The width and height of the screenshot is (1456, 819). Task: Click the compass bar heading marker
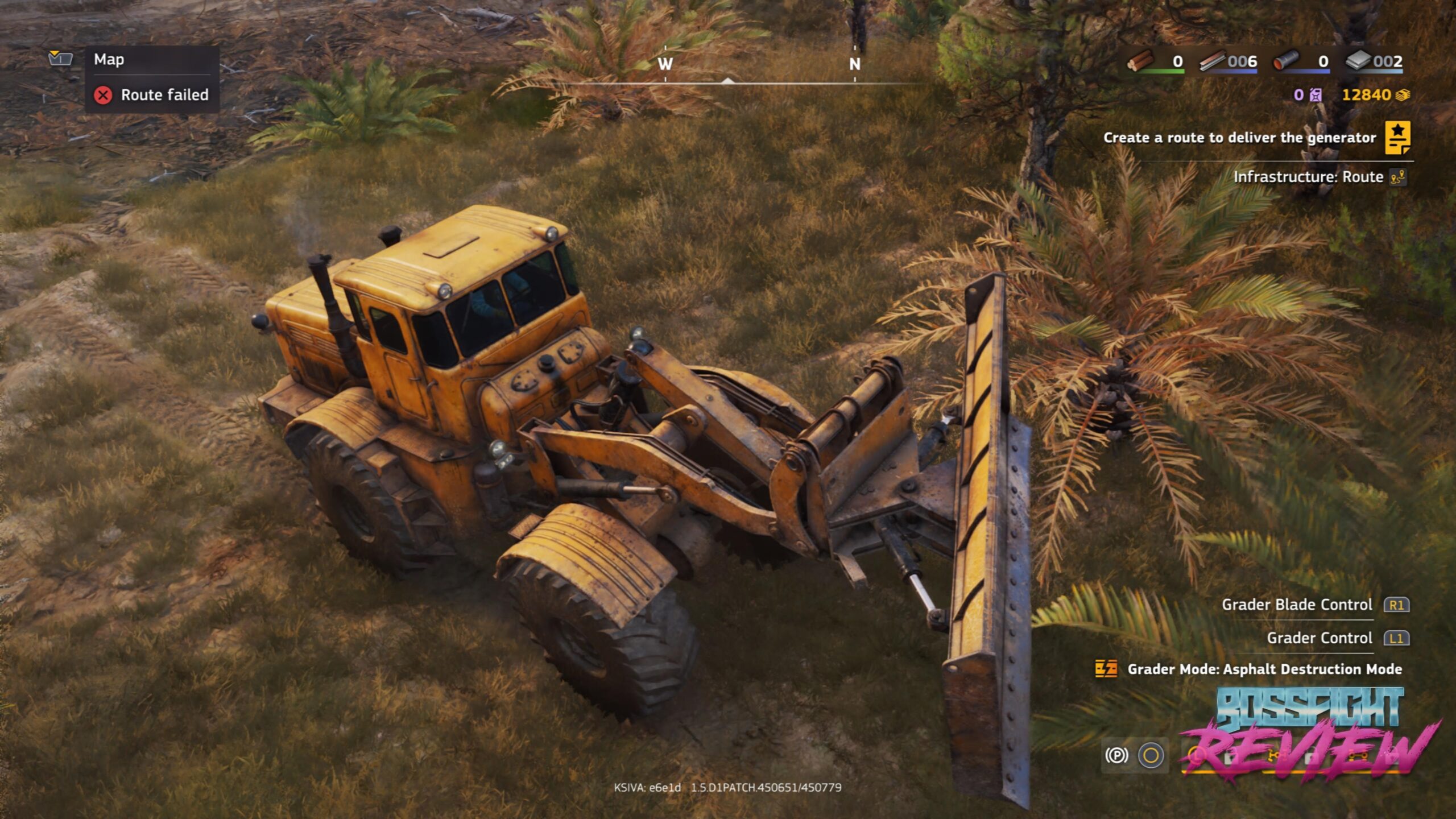coord(727,81)
